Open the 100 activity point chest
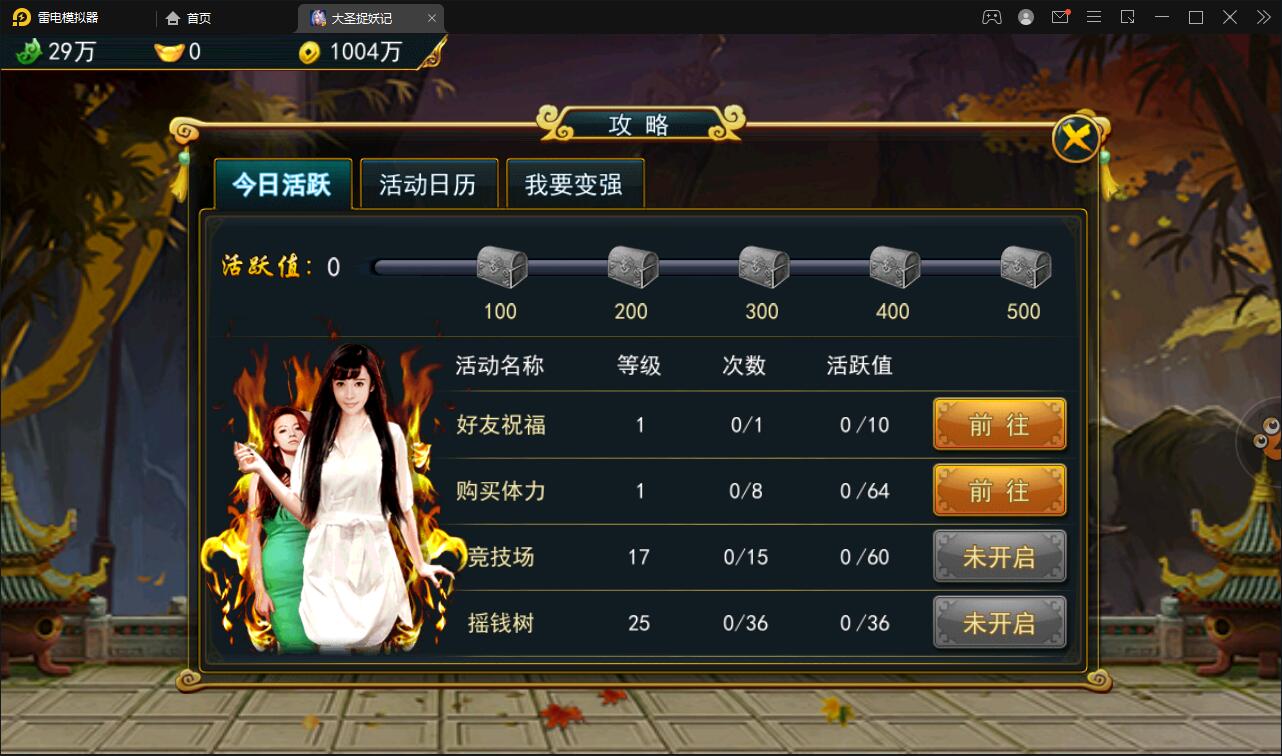The width and height of the screenshot is (1282, 756). pos(500,265)
